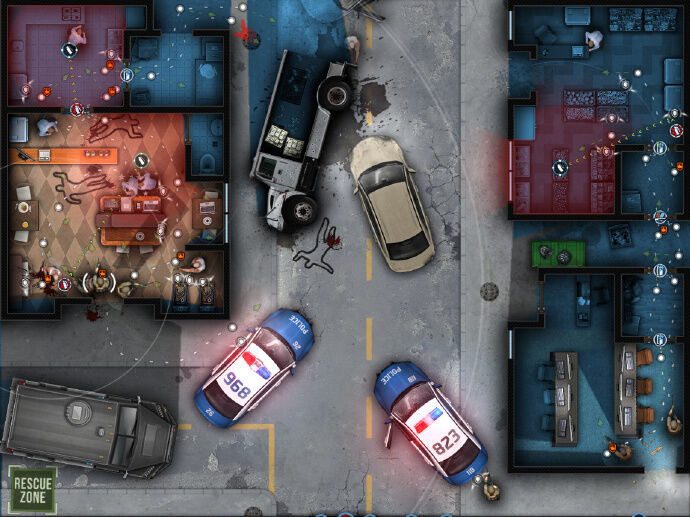Select the trooper highlighted by white brackets

click(99, 283)
